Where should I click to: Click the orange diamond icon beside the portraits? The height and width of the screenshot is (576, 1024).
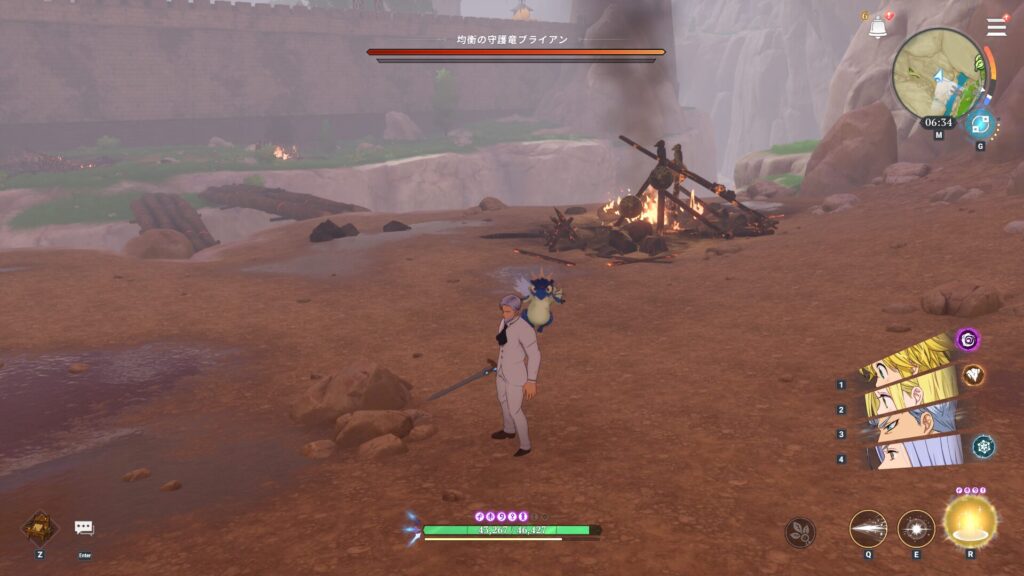tap(973, 375)
